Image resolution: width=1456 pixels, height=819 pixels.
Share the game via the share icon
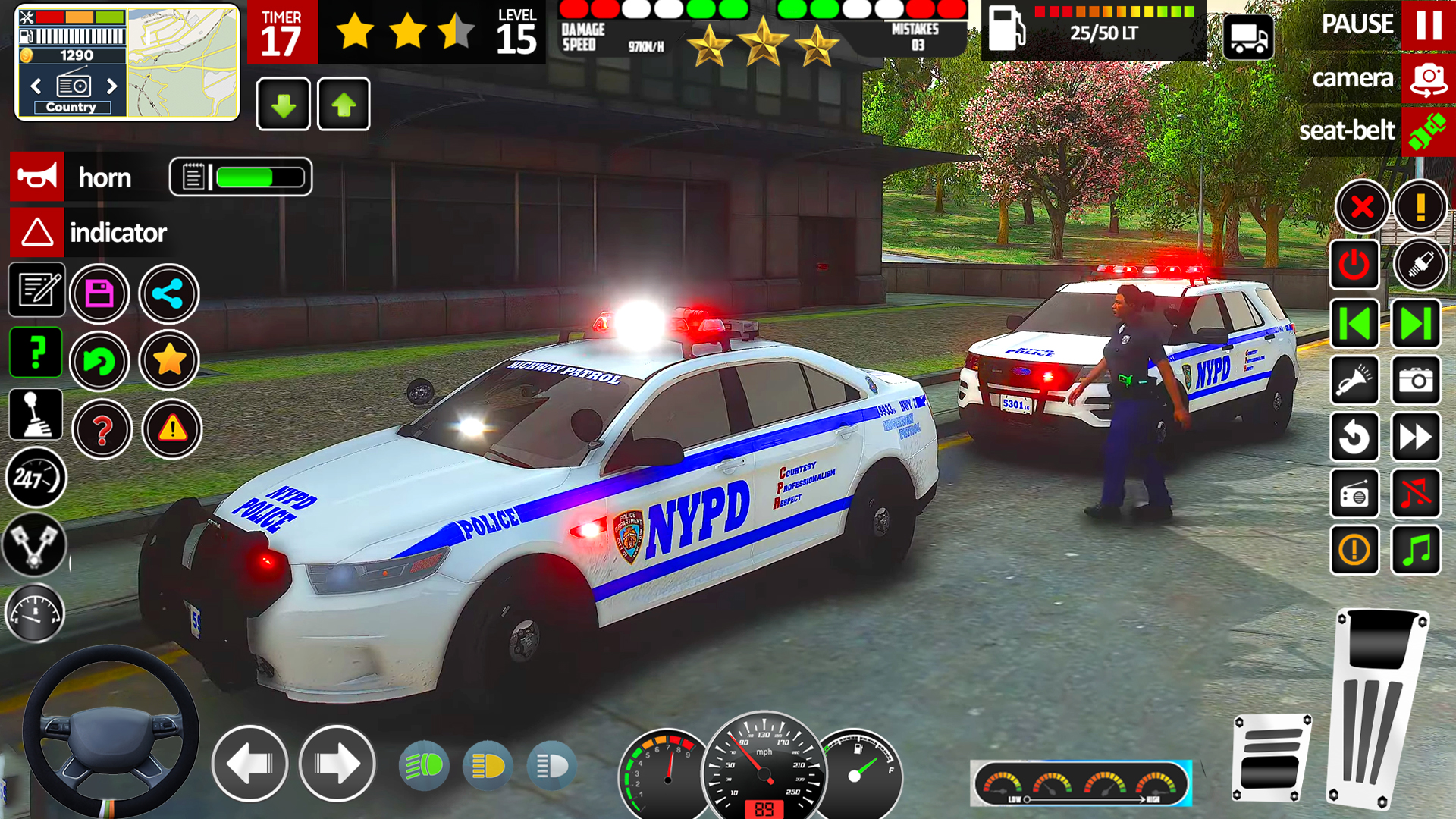pos(168,294)
